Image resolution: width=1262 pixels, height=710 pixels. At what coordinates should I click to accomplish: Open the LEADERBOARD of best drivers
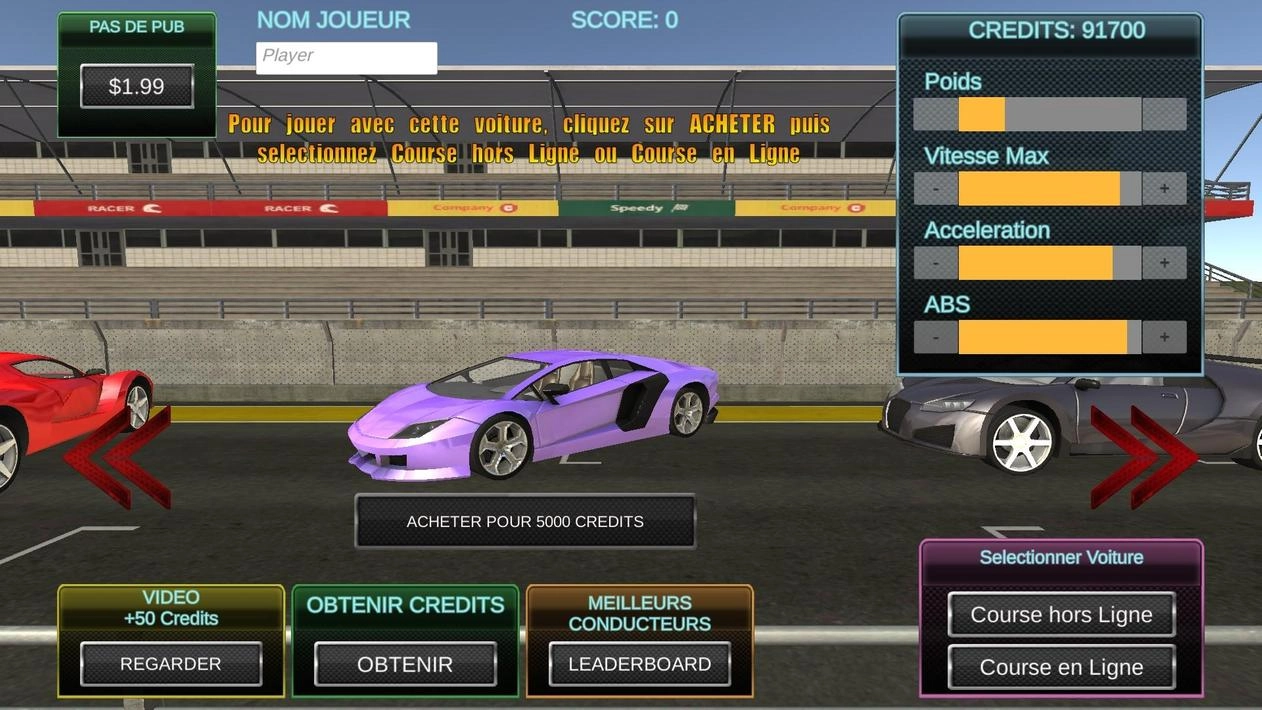pos(639,664)
